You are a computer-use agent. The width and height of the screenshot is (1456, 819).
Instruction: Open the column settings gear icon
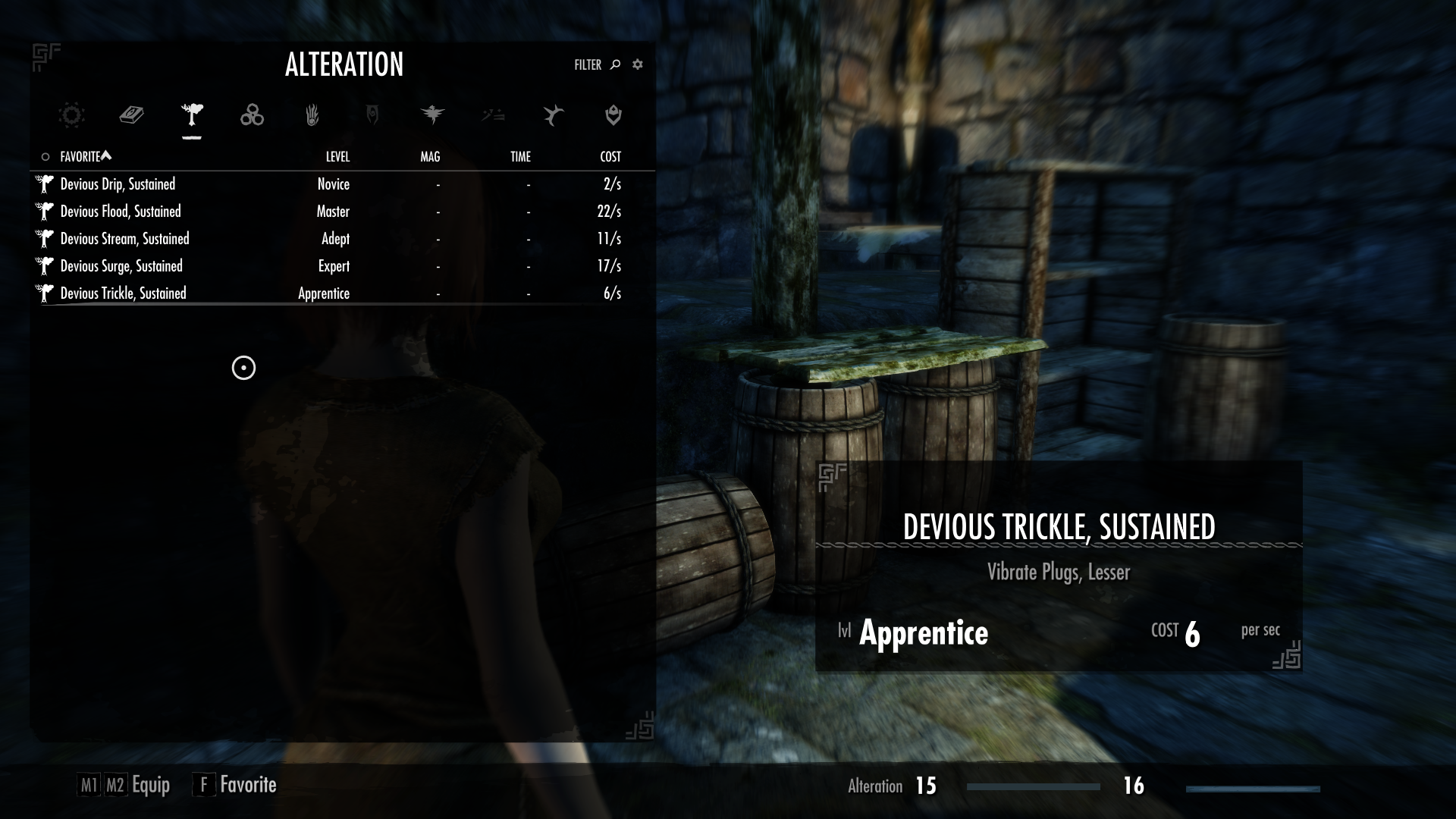tap(638, 65)
